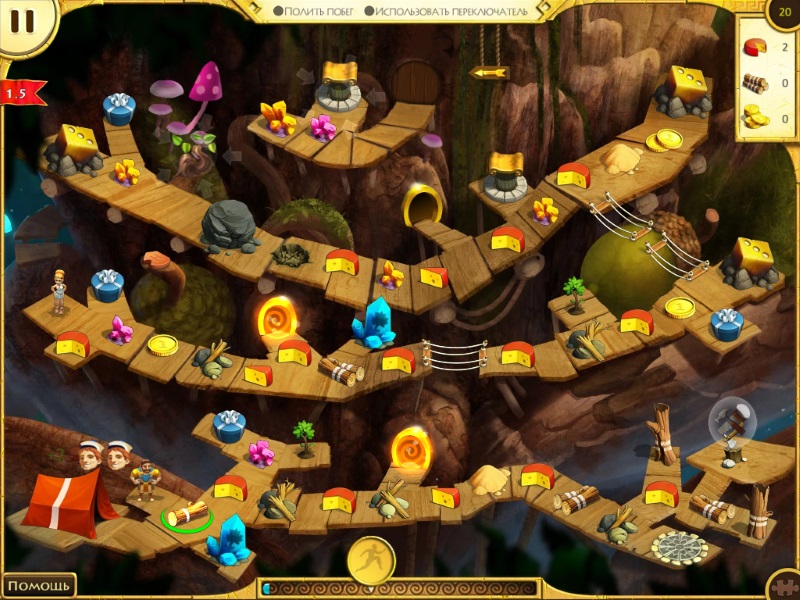Open the puzzle piece icon

click(x=785, y=586)
